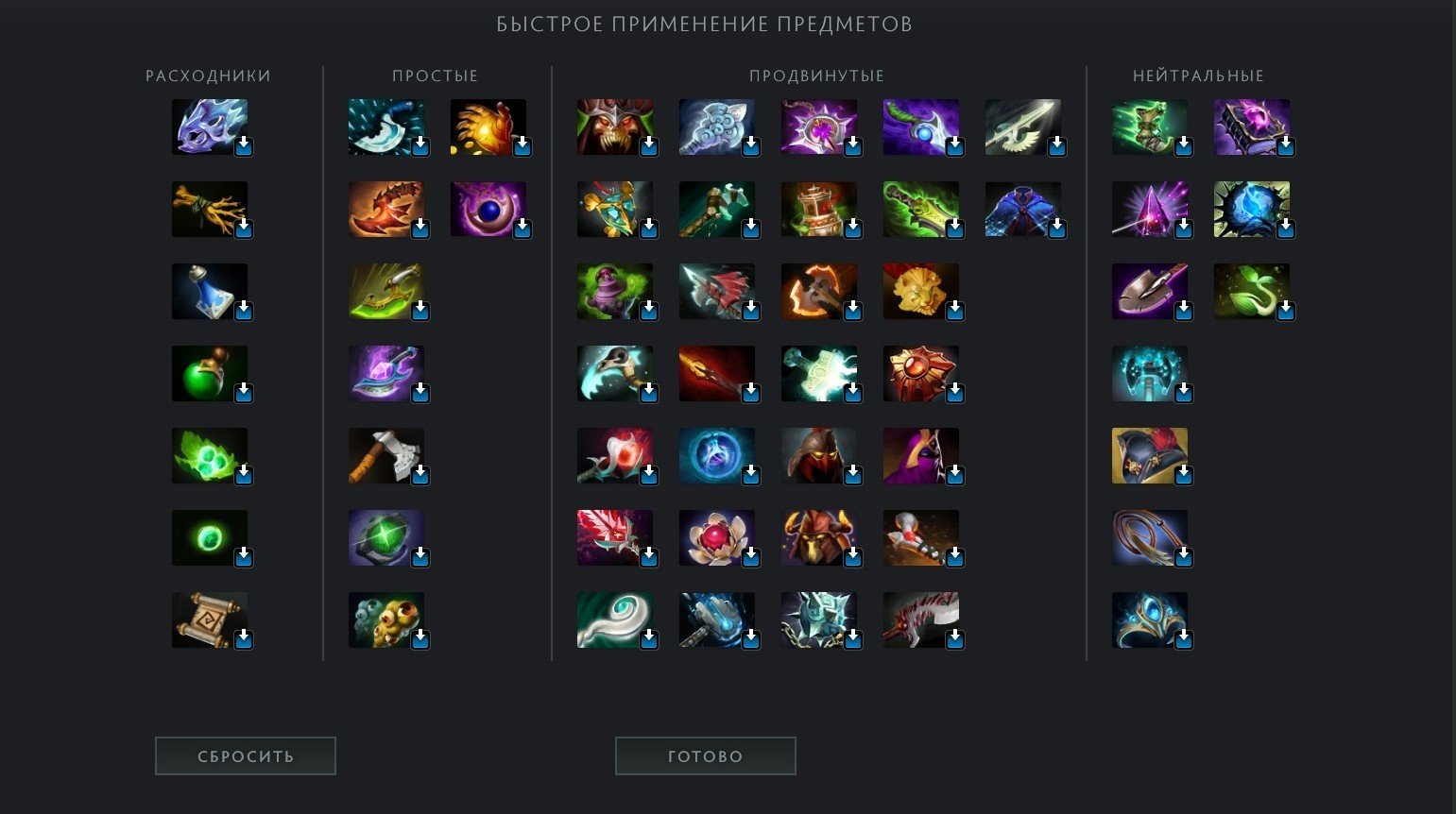Confirm with the Готово button
This screenshot has height=814, width=1456.
click(705, 756)
